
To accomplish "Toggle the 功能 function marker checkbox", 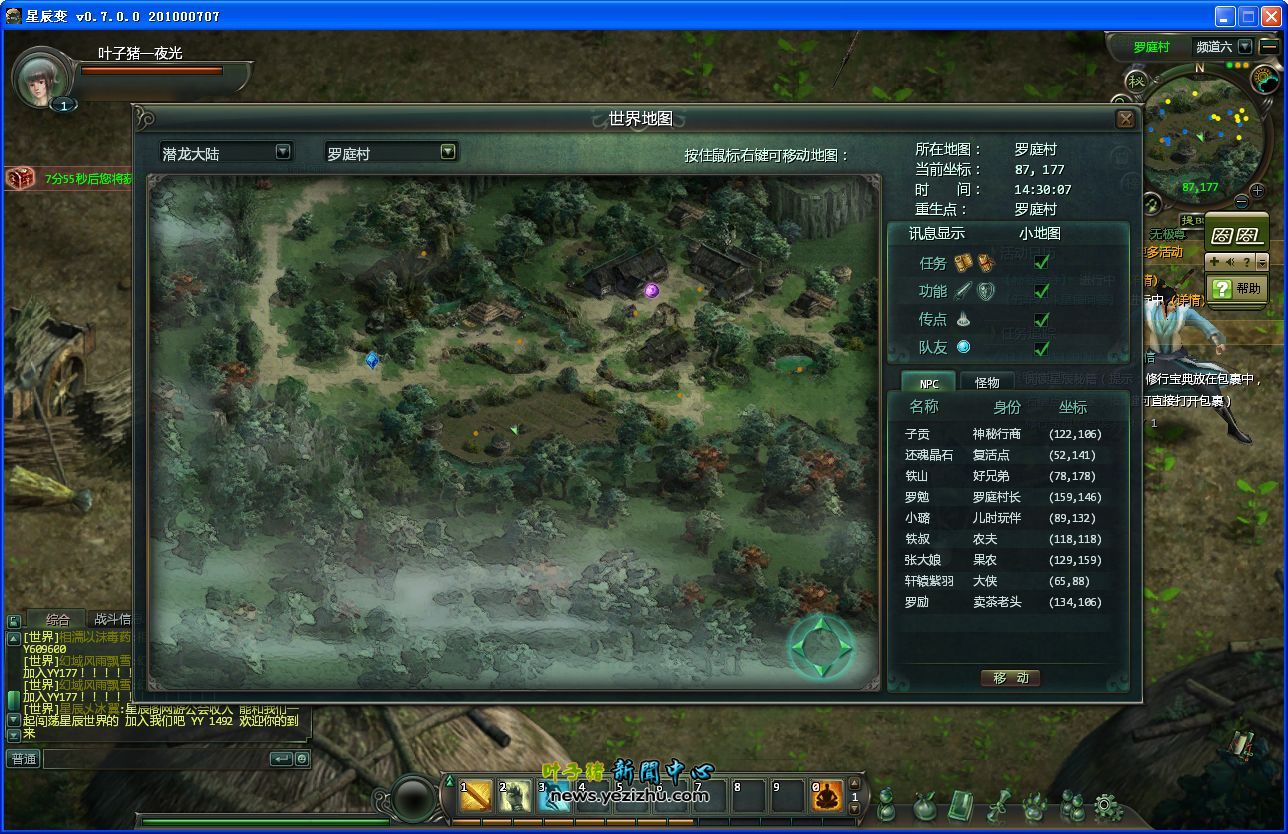I will pyautogui.click(x=1041, y=291).
